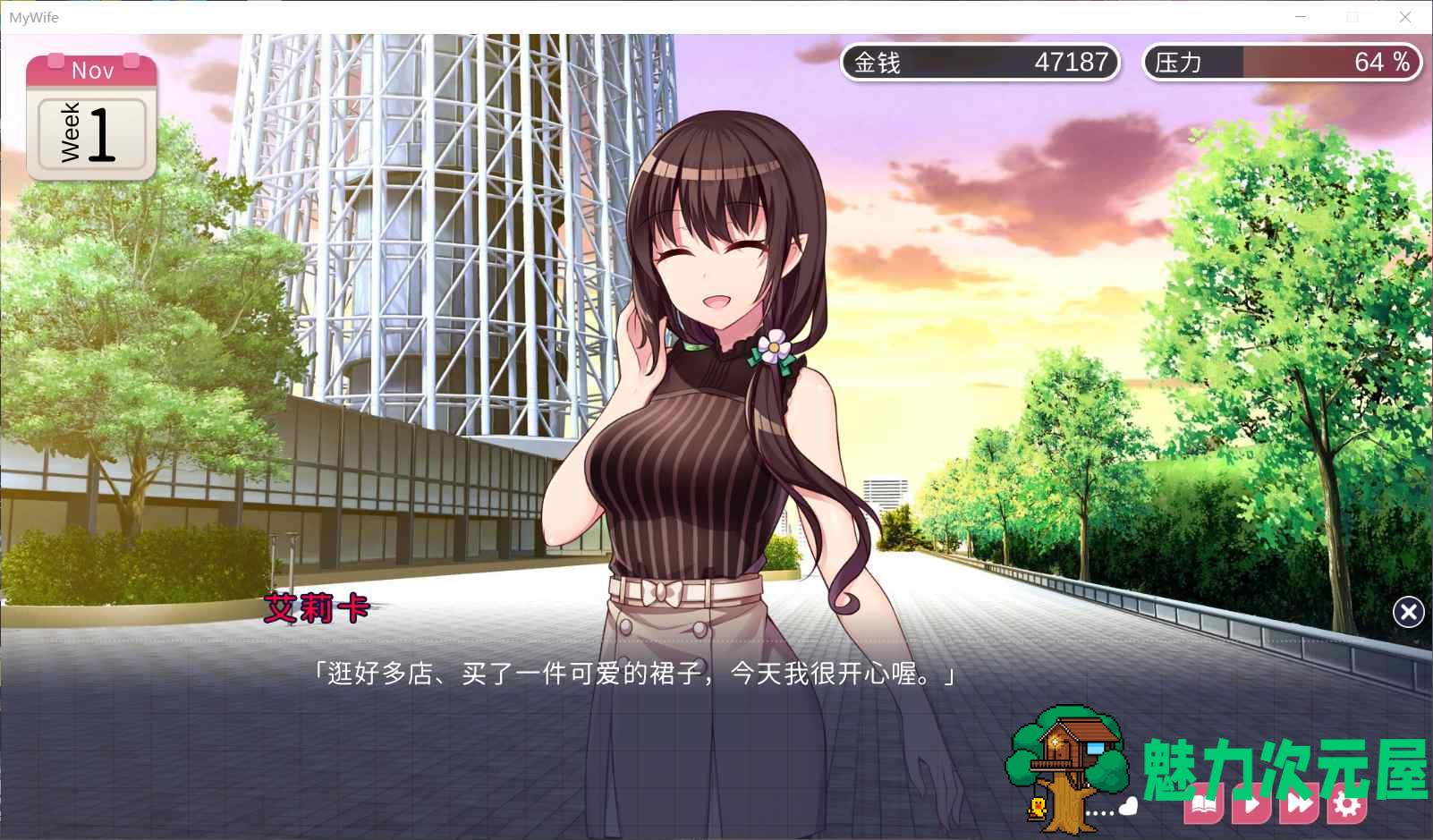Enable auto-play with the play icon
Image resolution: width=1433 pixels, height=840 pixels.
click(1251, 805)
